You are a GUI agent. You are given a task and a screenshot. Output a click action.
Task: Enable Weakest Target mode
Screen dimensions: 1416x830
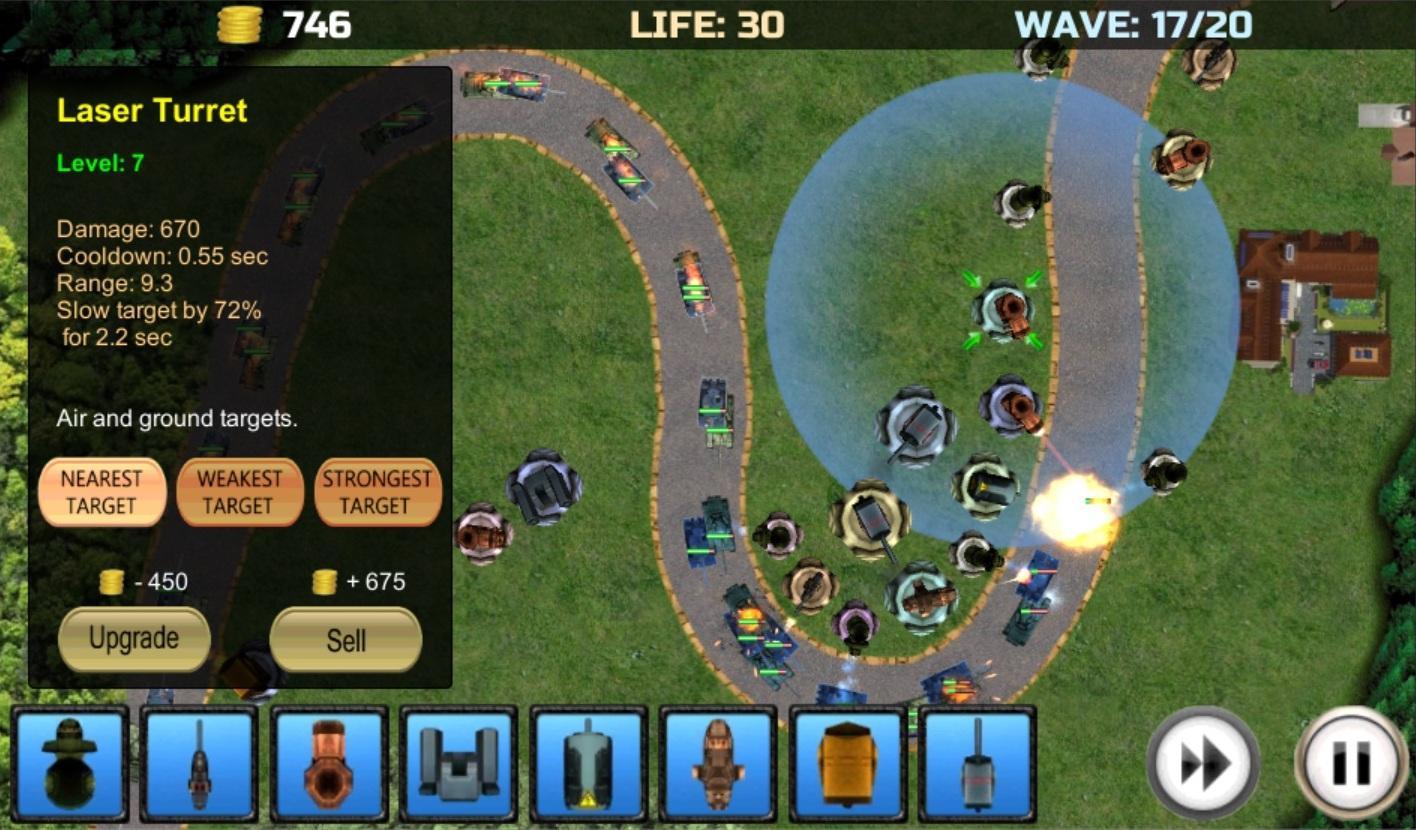pyautogui.click(x=239, y=491)
